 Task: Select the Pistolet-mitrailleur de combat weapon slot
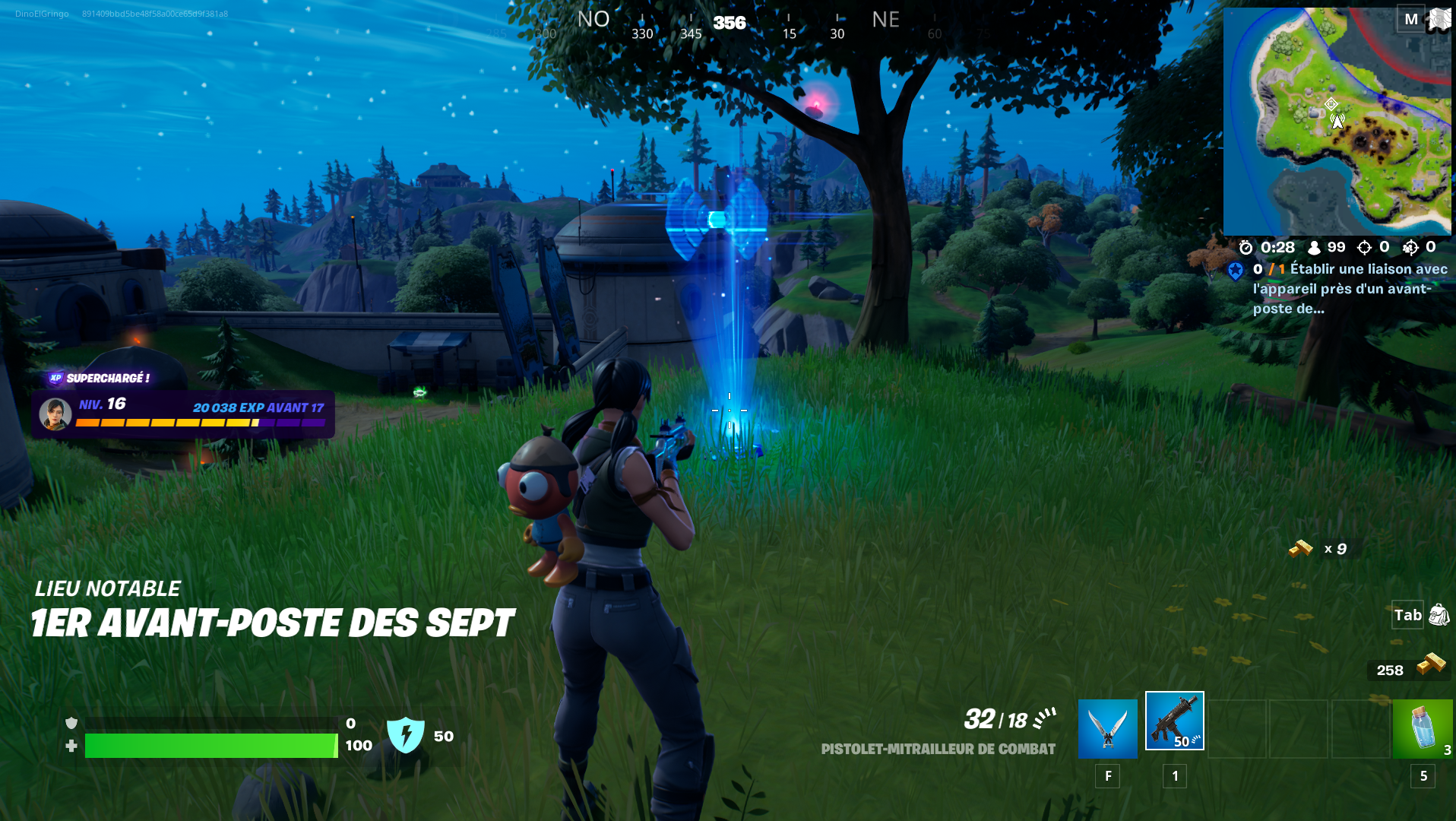tap(1173, 722)
